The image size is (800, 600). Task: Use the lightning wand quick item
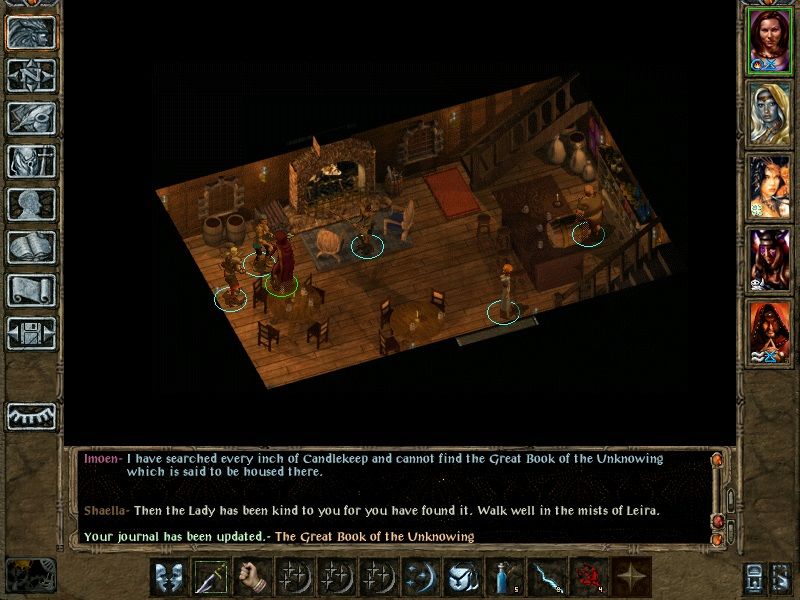click(x=546, y=579)
